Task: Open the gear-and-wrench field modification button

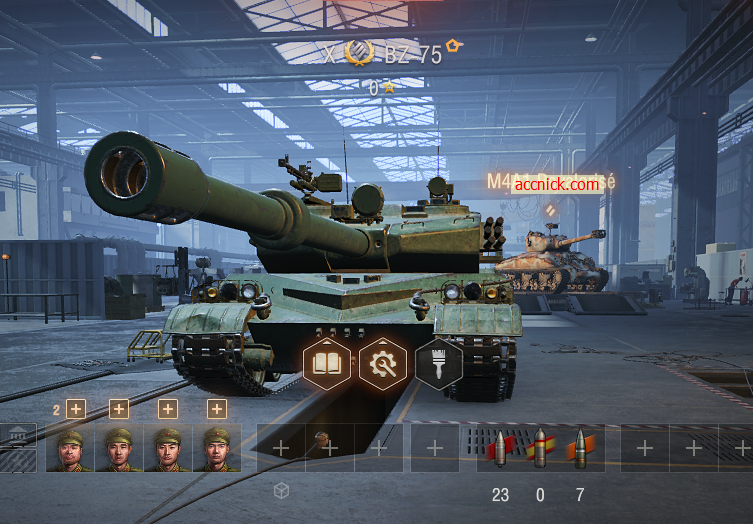Action: click(383, 363)
